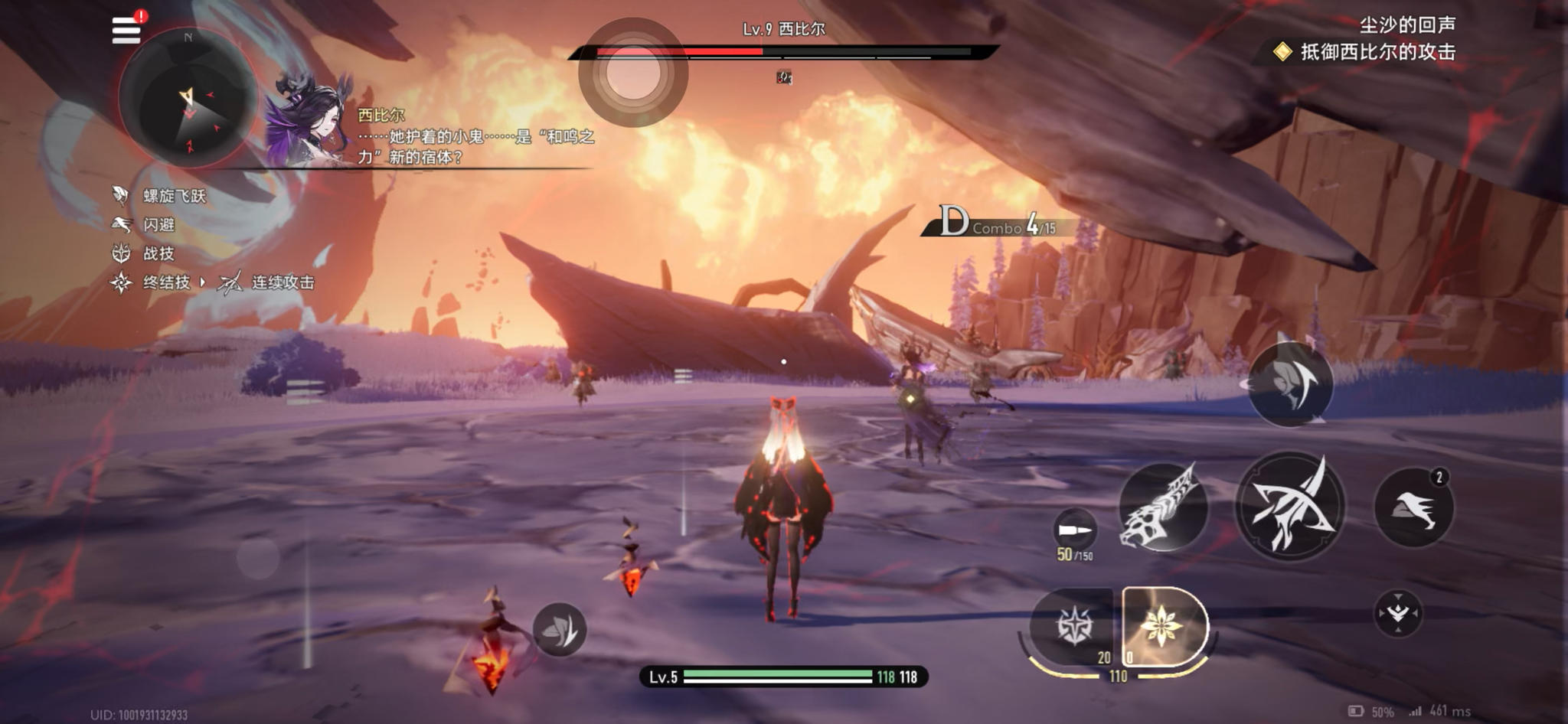Viewport: 1568px width, 724px height.
Task: Open the circular minimap
Action: coord(188,99)
